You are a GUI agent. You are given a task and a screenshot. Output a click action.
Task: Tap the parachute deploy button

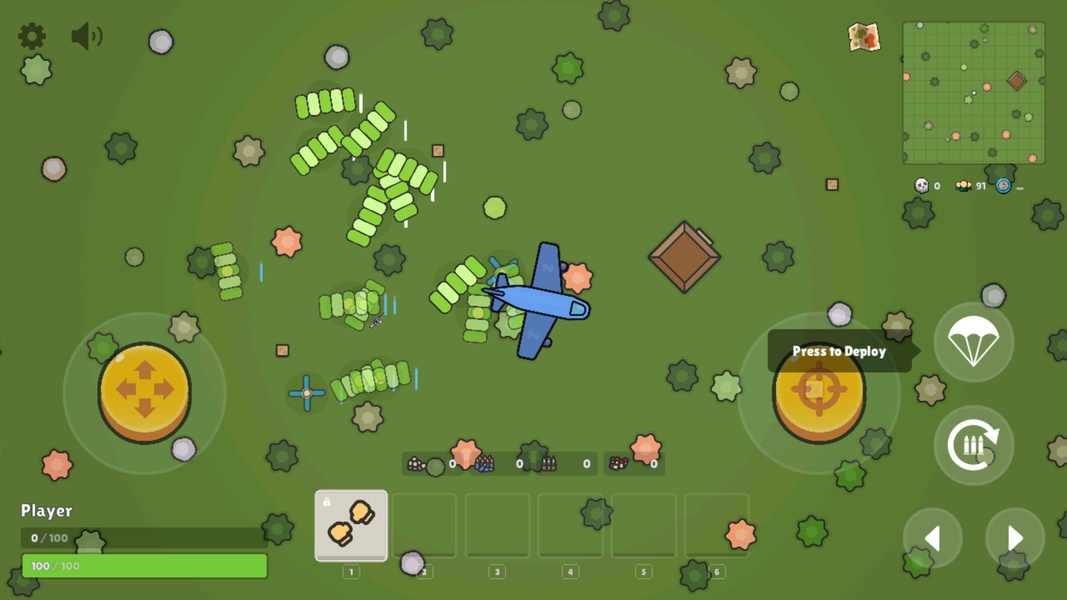pyautogui.click(x=973, y=343)
